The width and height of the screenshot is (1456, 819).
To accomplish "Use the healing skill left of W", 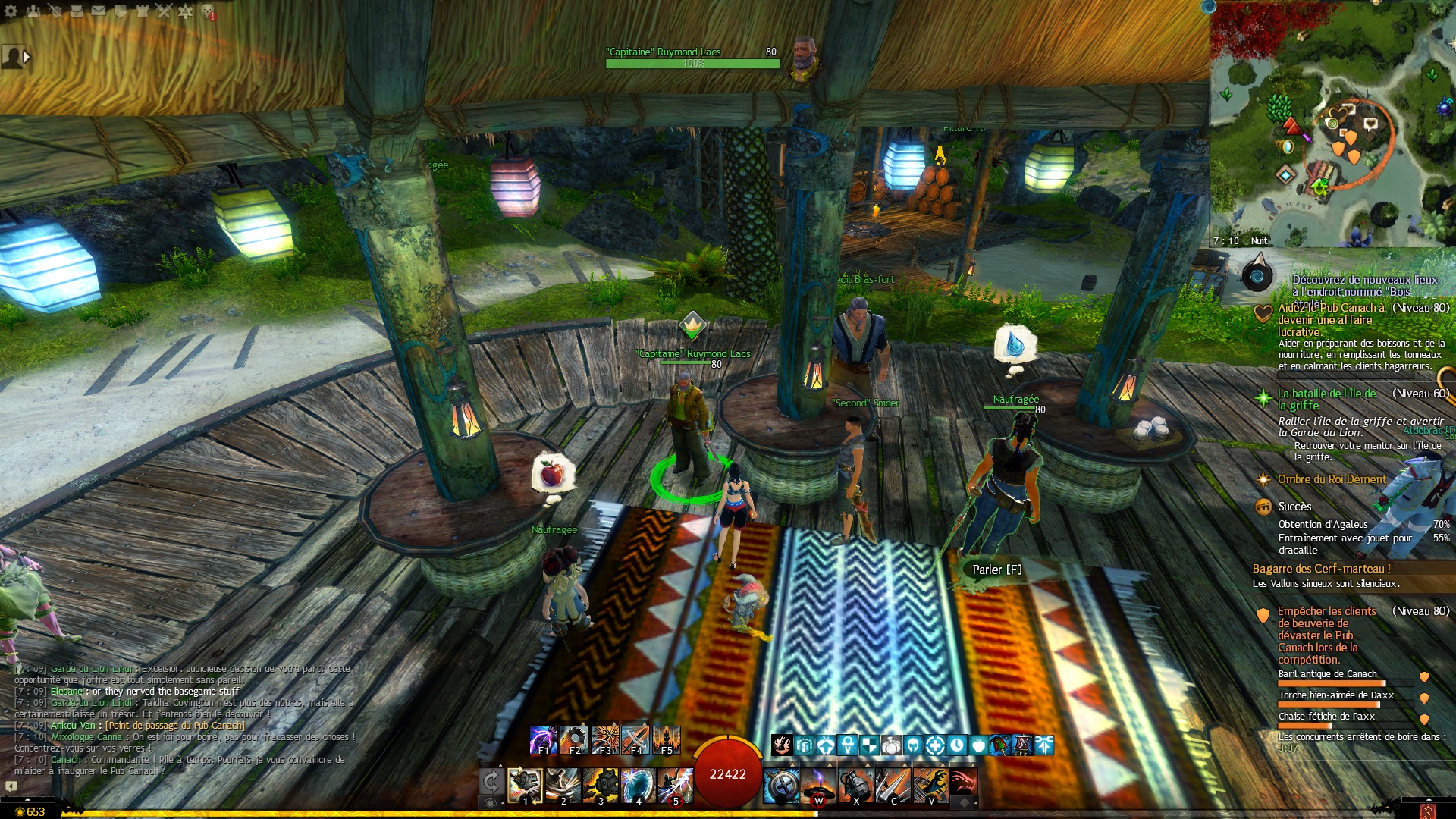I will (x=781, y=786).
